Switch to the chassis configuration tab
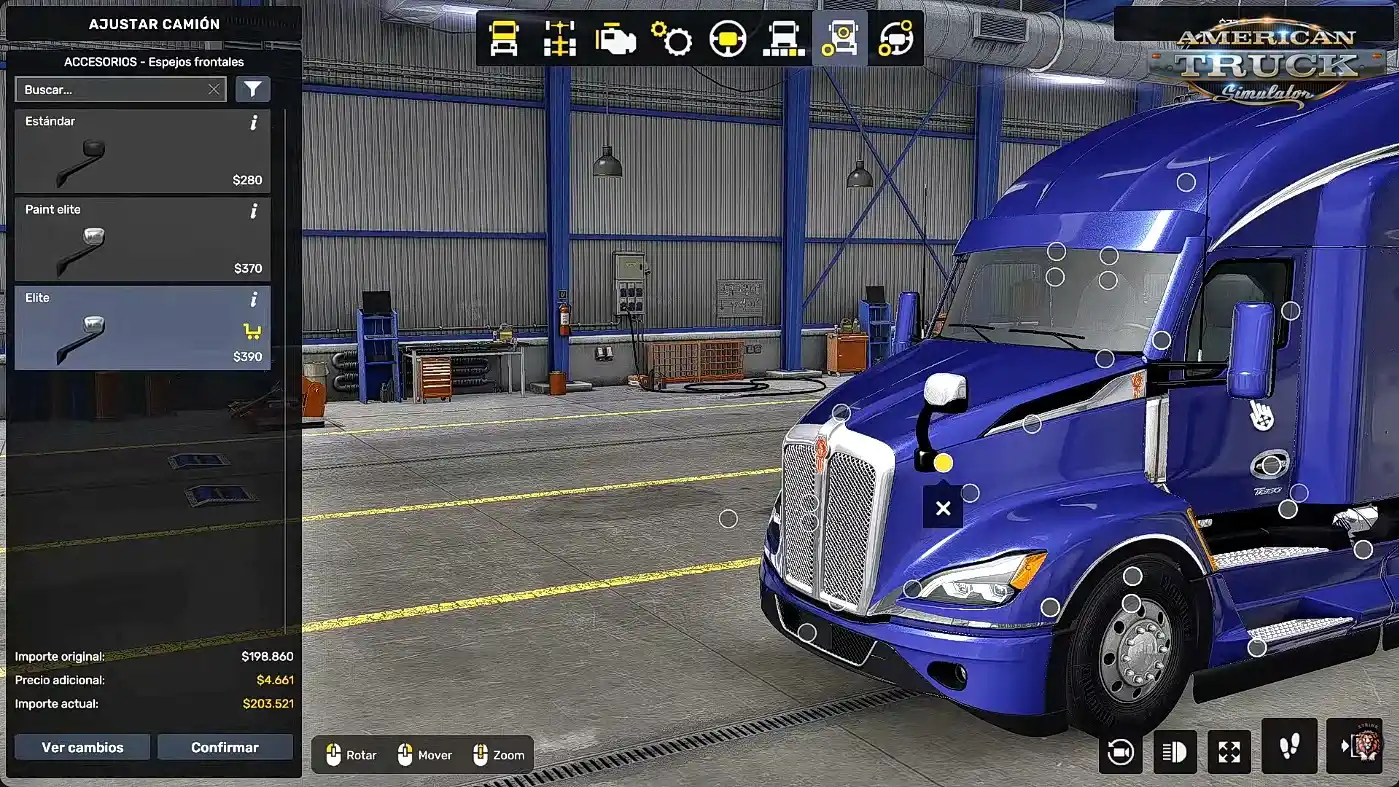1399x787 pixels. 560,39
